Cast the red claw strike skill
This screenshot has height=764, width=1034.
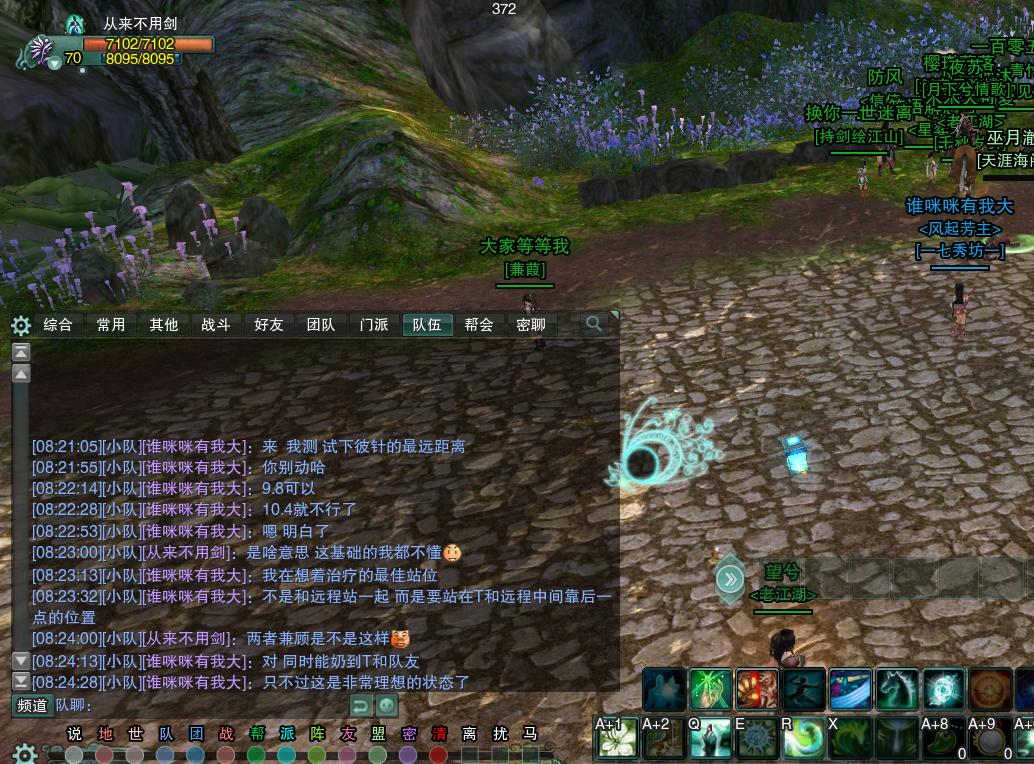coord(757,689)
